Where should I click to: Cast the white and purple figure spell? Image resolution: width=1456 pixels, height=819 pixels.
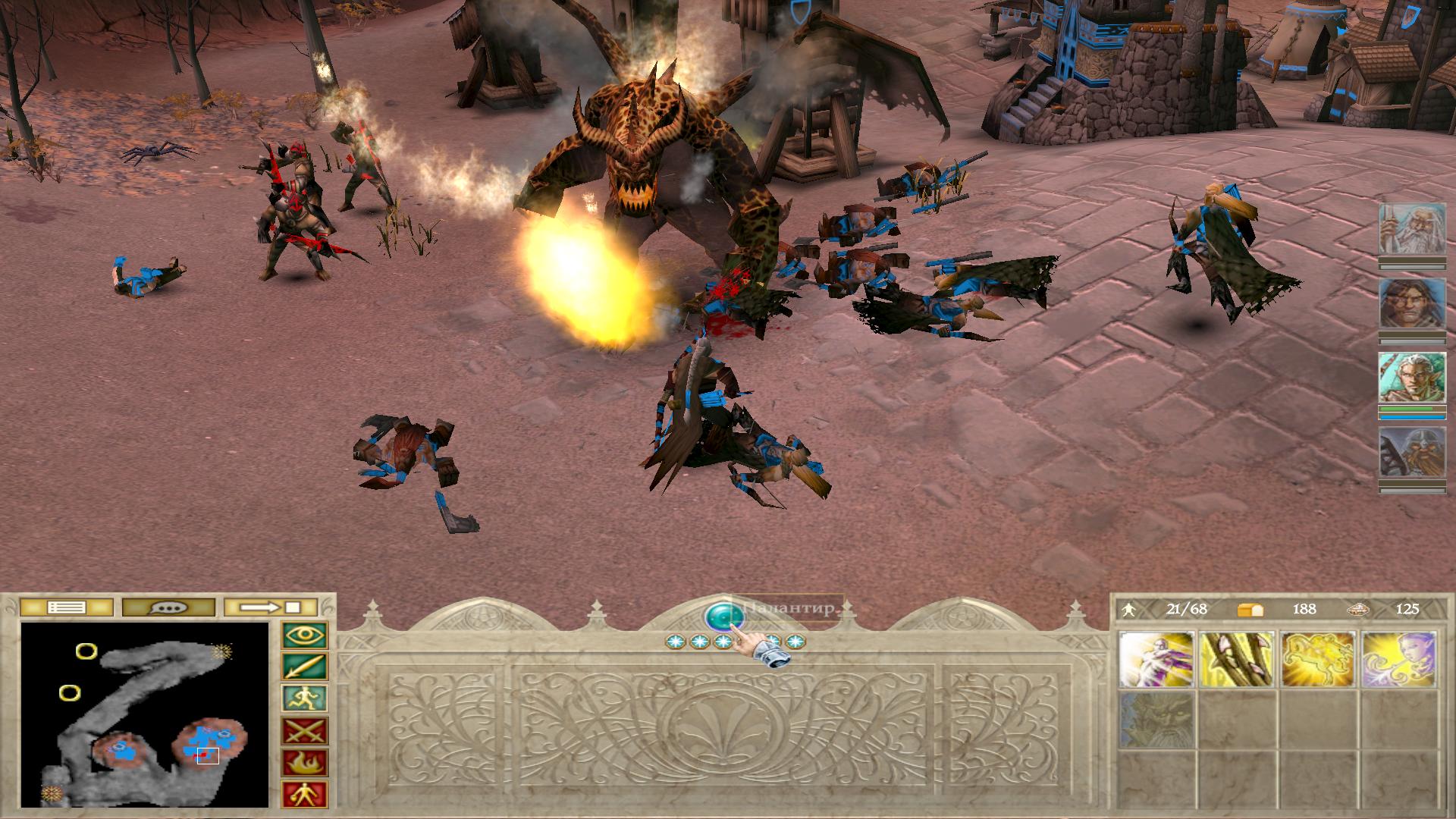point(1156,660)
